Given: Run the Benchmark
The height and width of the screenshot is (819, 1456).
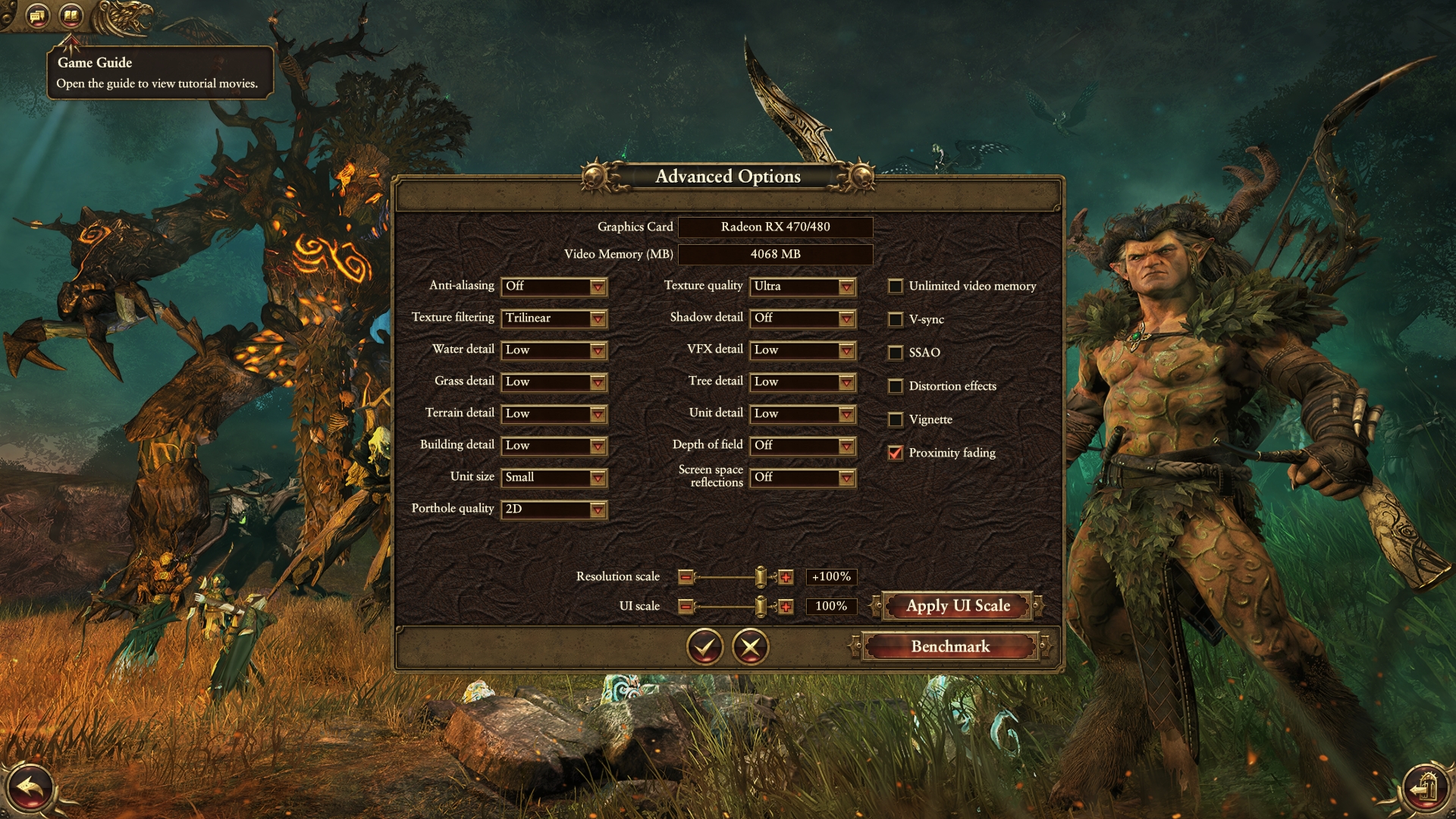Looking at the screenshot, I should coord(950,647).
